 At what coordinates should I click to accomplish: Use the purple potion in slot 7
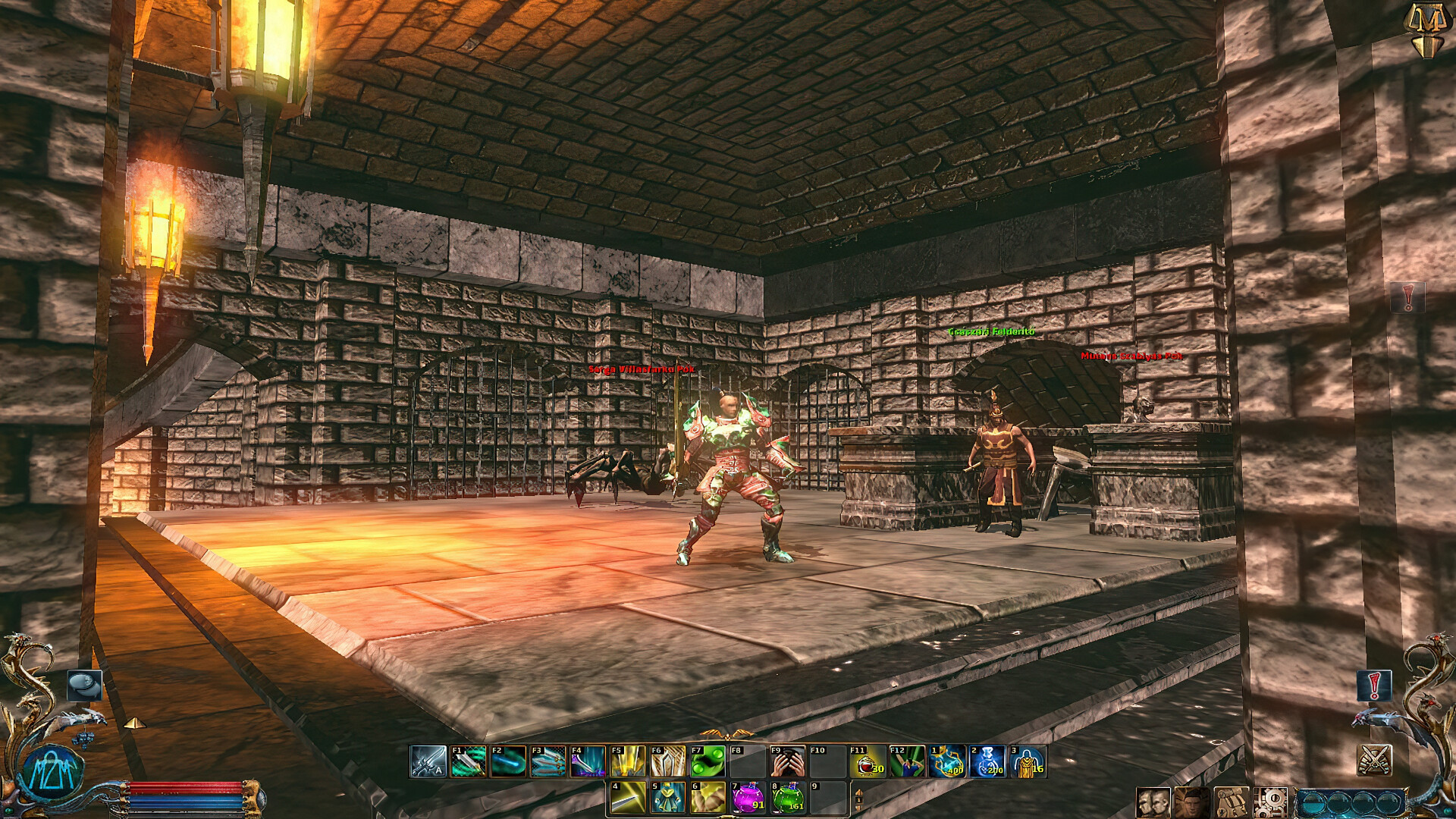747,796
